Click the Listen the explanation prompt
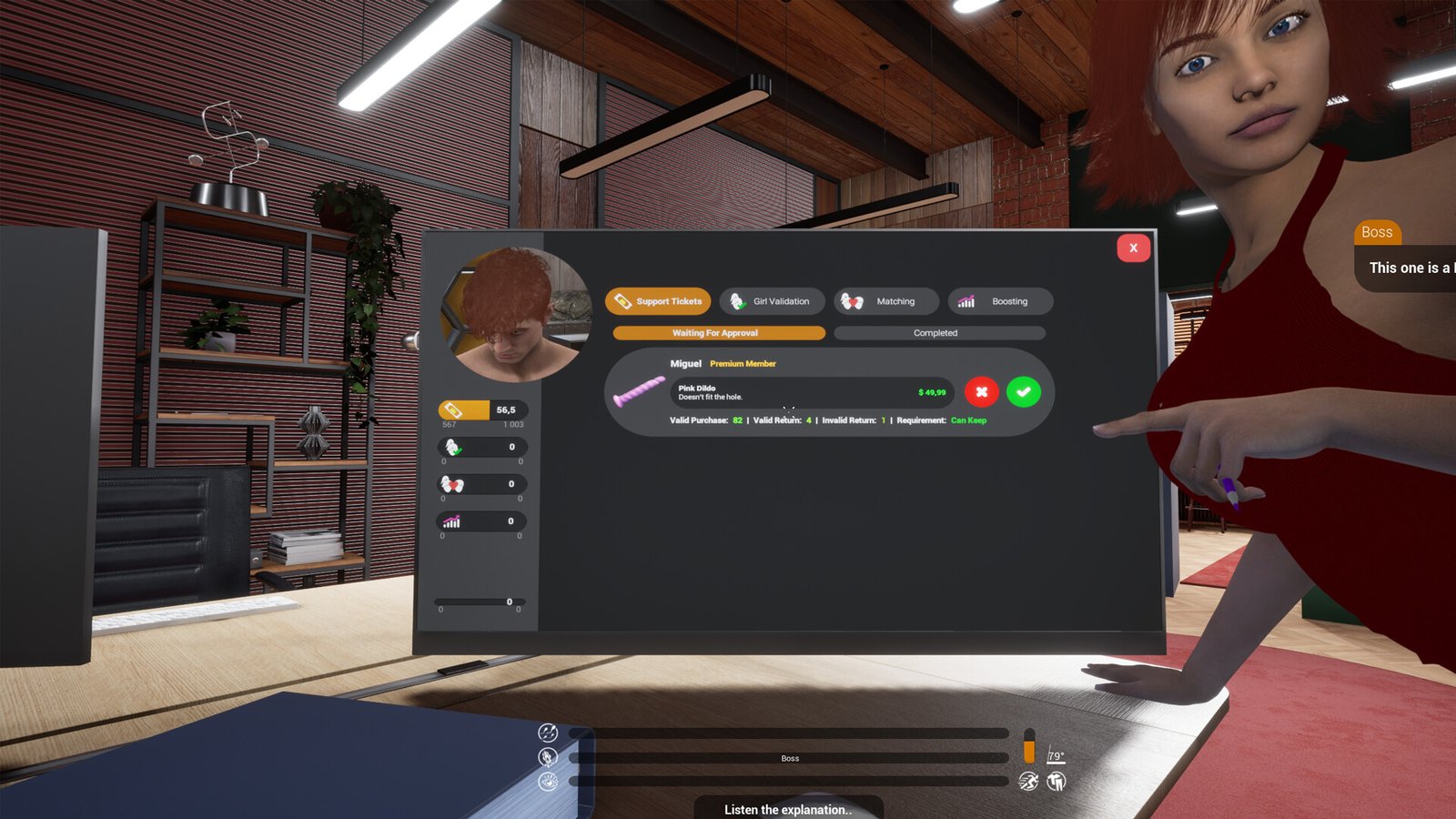Image resolution: width=1456 pixels, height=819 pixels. tap(788, 809)
